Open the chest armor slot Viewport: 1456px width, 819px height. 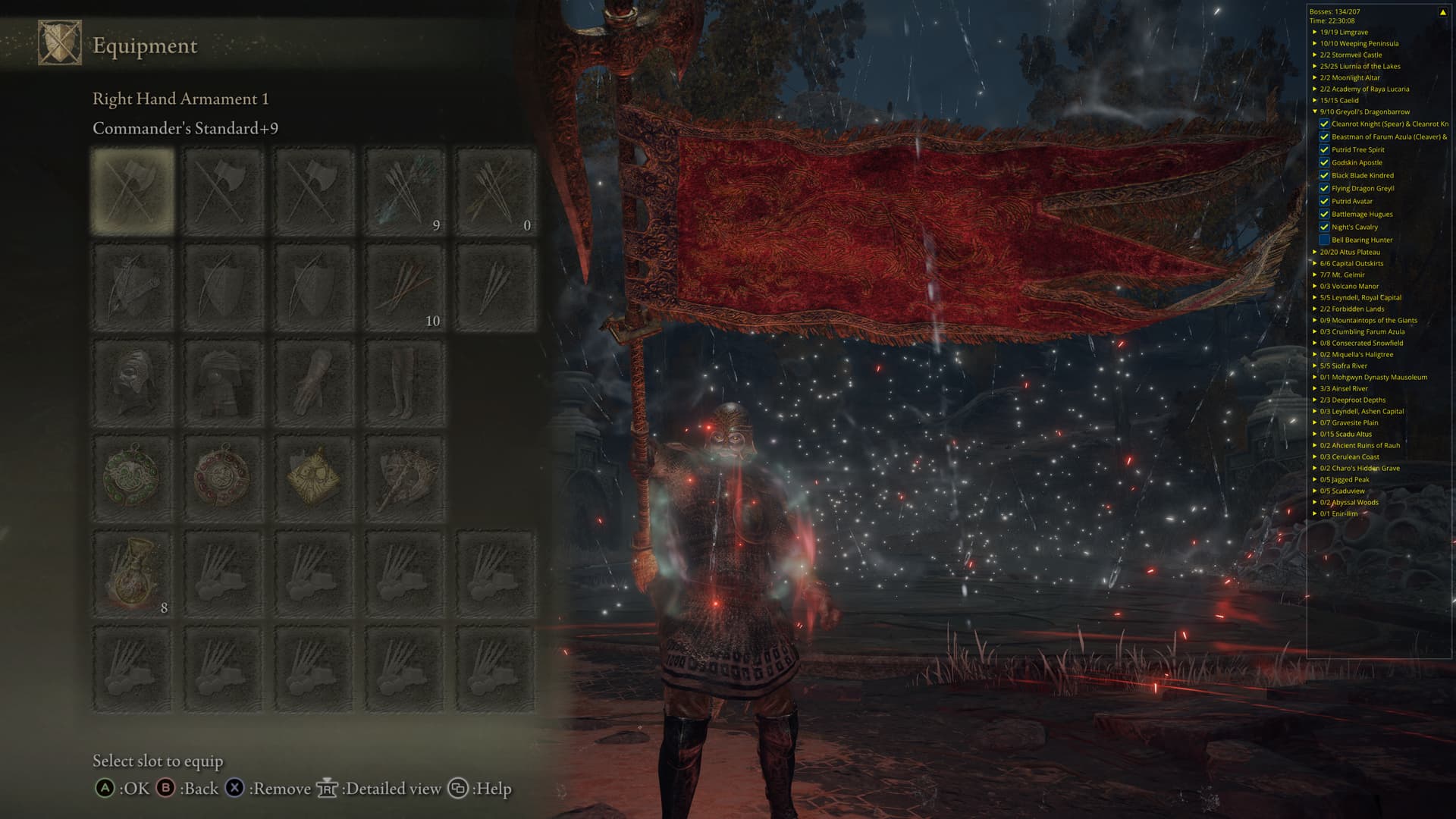click(223, 382)
